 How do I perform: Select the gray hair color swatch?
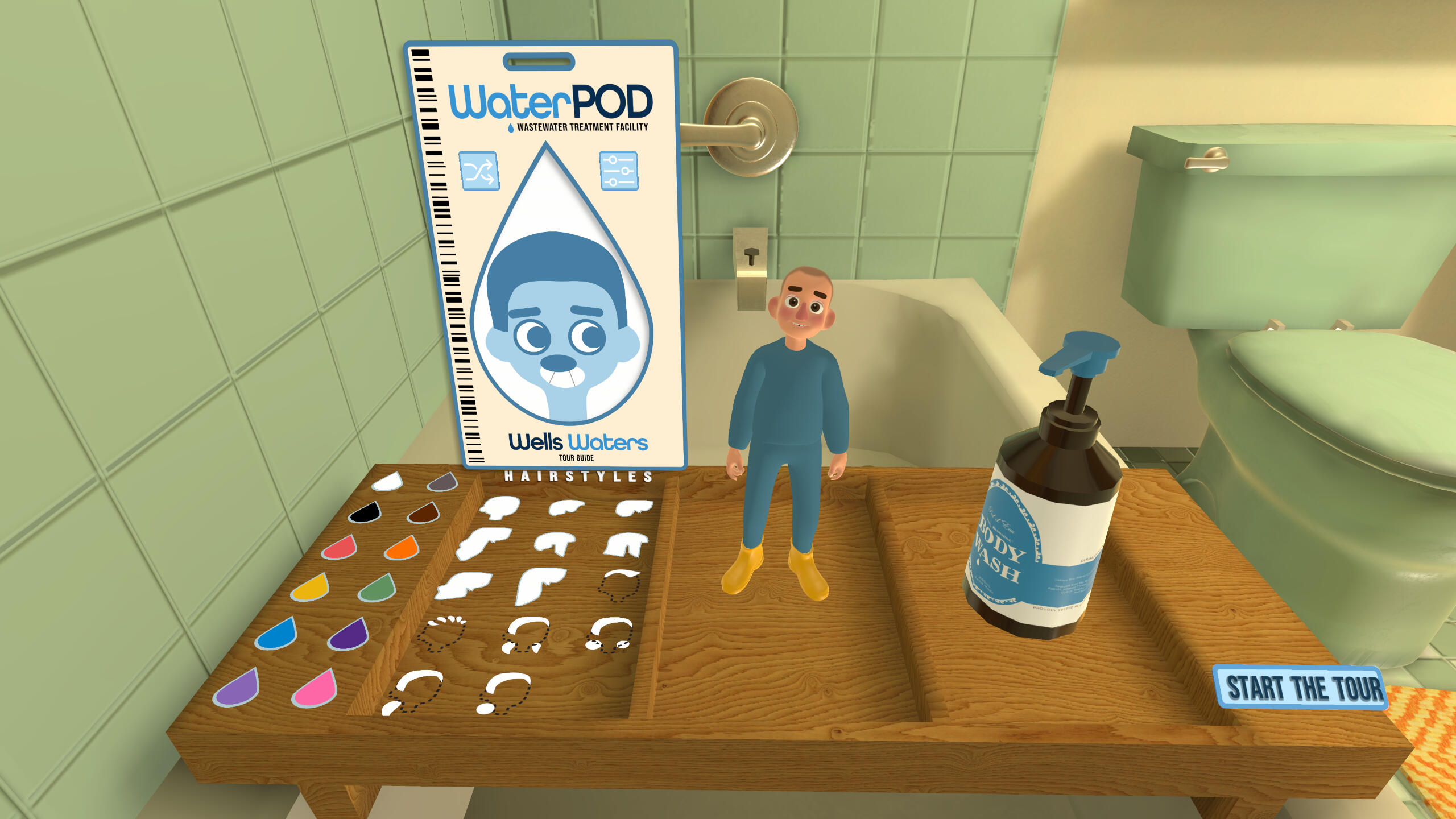[x=442, y=483]
